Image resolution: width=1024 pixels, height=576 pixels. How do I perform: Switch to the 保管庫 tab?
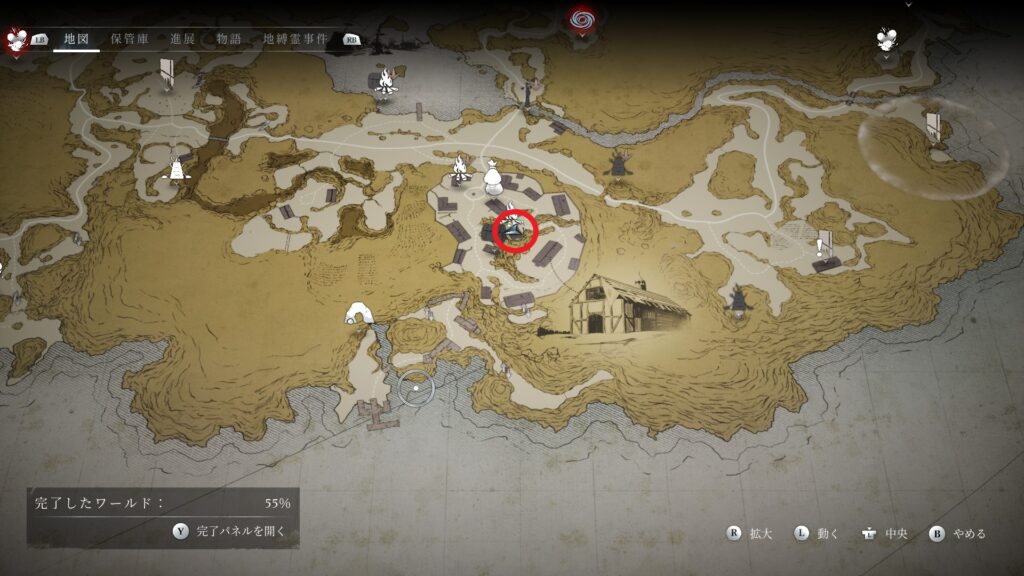point(131,39)
